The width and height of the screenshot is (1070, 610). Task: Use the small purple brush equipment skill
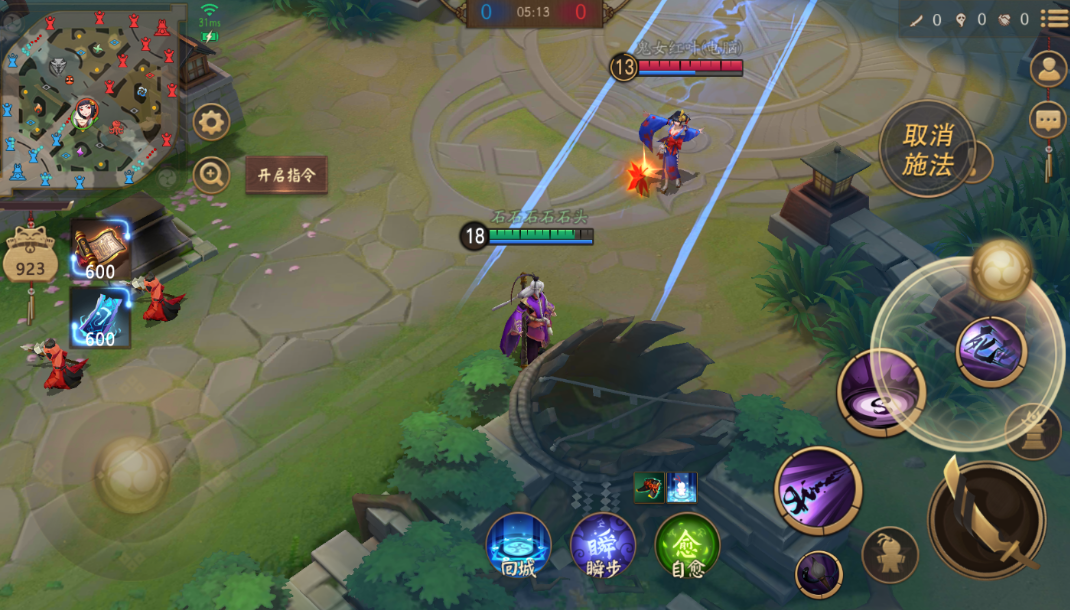pos(818,574)
